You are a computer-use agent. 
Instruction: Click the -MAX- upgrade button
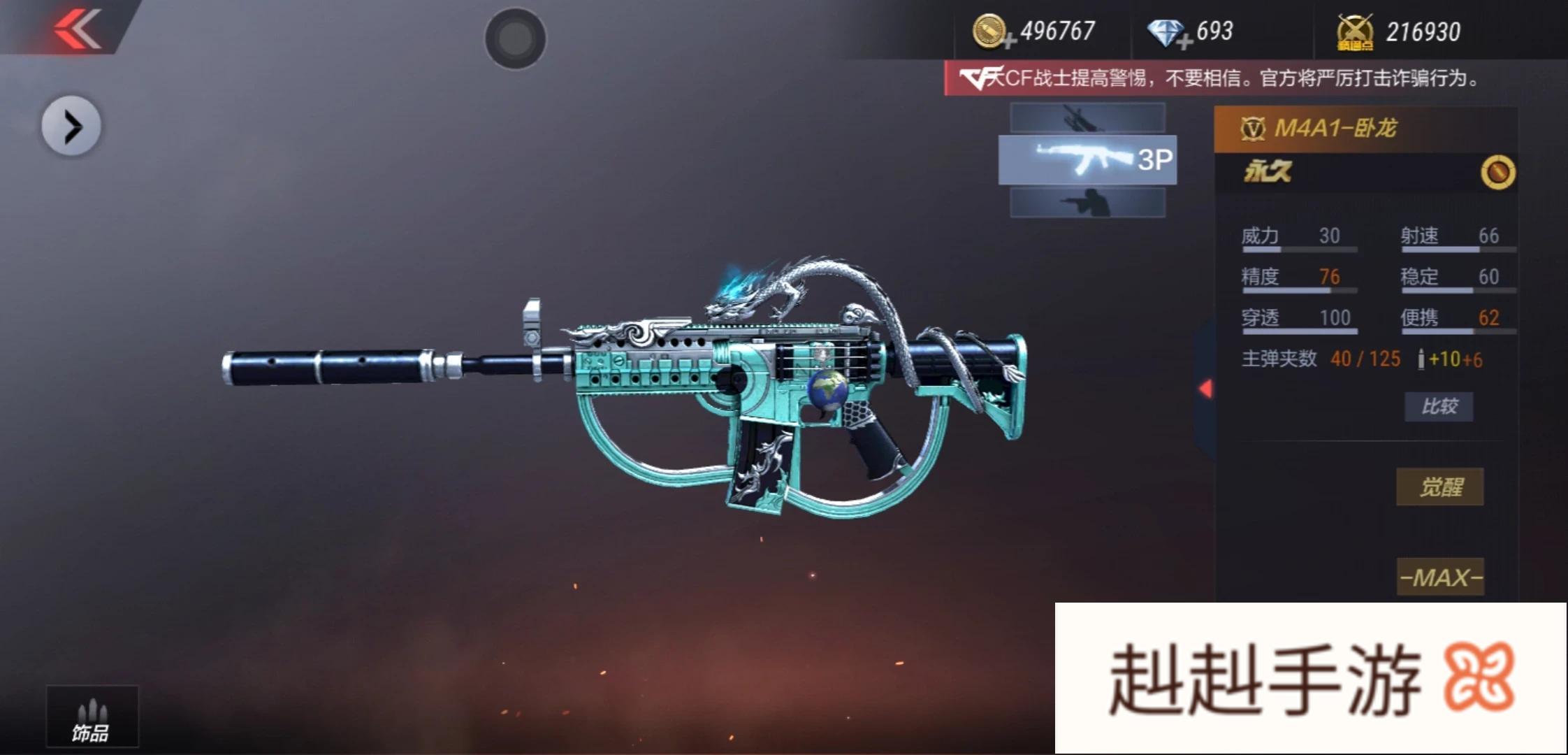tap(1440, 577)
